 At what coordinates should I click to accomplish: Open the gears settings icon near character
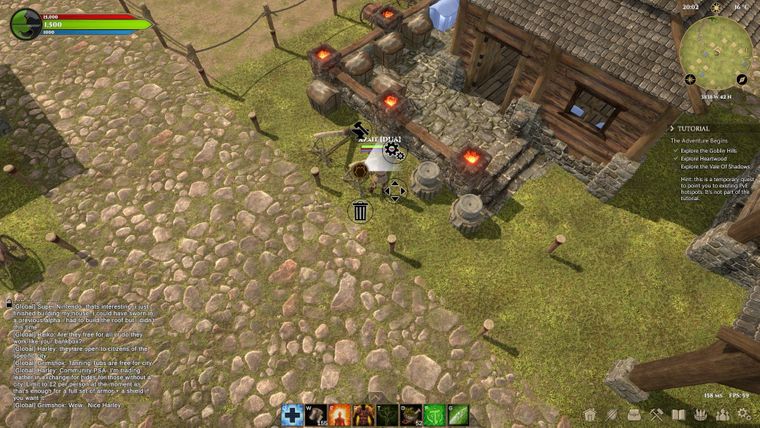393,152
